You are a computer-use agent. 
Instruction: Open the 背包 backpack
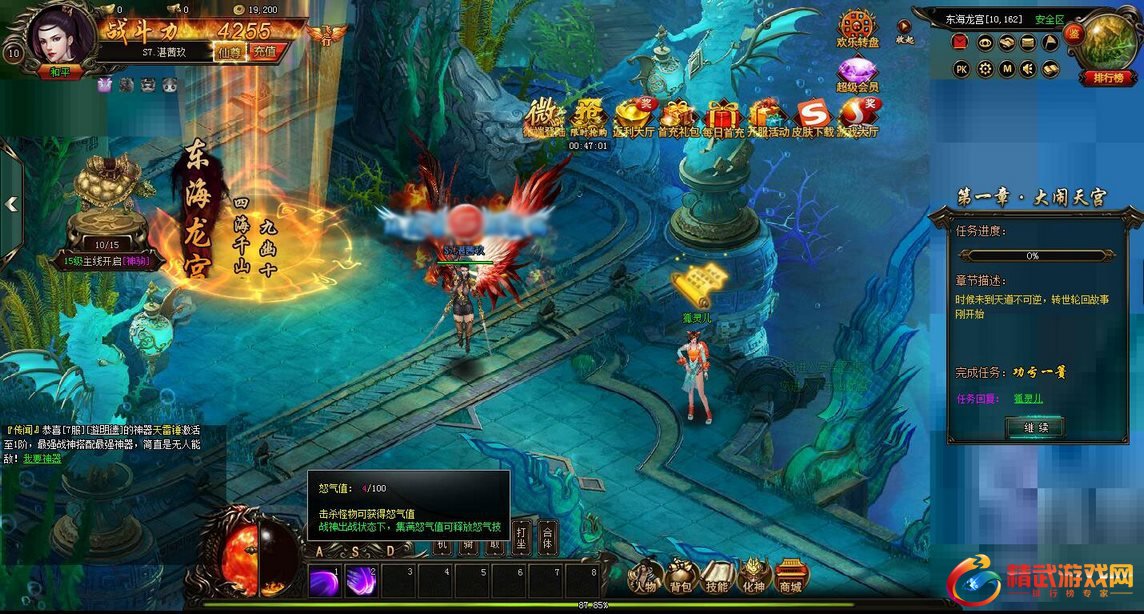click(x=682, y=577)
